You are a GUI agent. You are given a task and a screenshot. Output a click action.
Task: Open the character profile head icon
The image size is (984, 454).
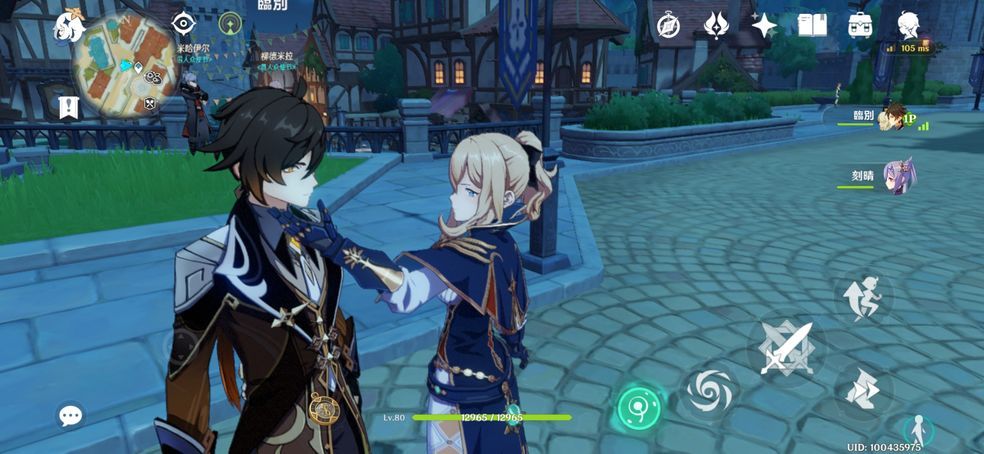coord(908,25)
